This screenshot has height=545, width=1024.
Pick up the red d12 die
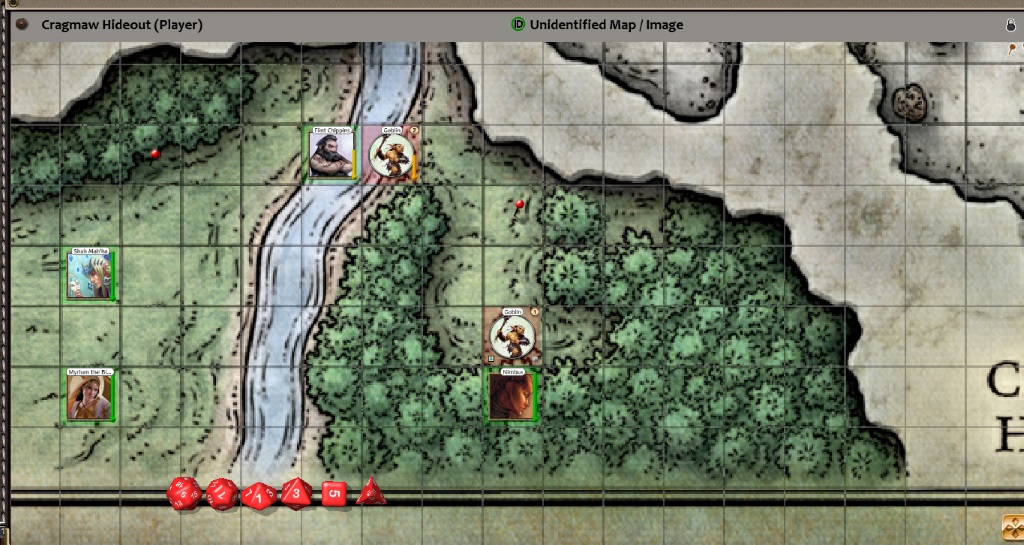tap(221, 493)
